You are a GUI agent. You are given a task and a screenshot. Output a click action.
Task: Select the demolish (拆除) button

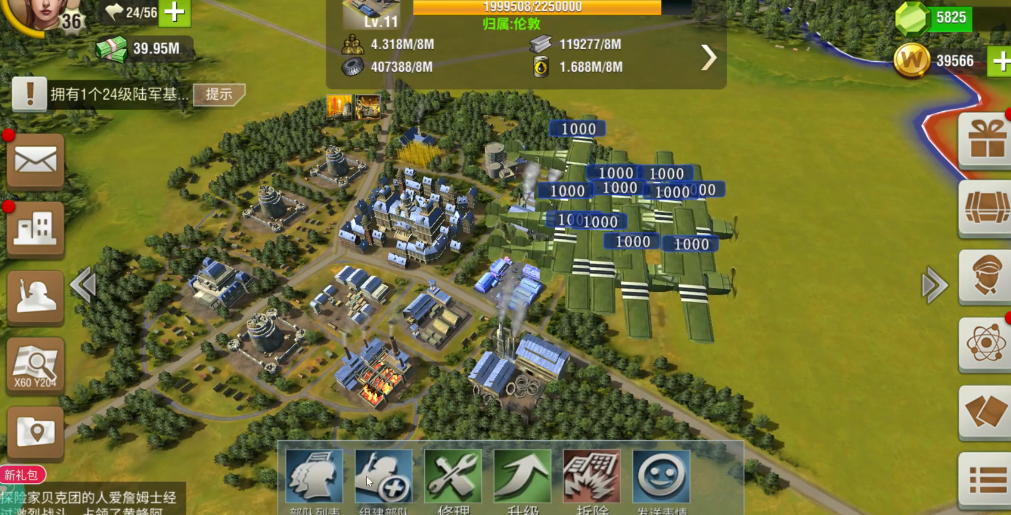[x=592, y=476]
